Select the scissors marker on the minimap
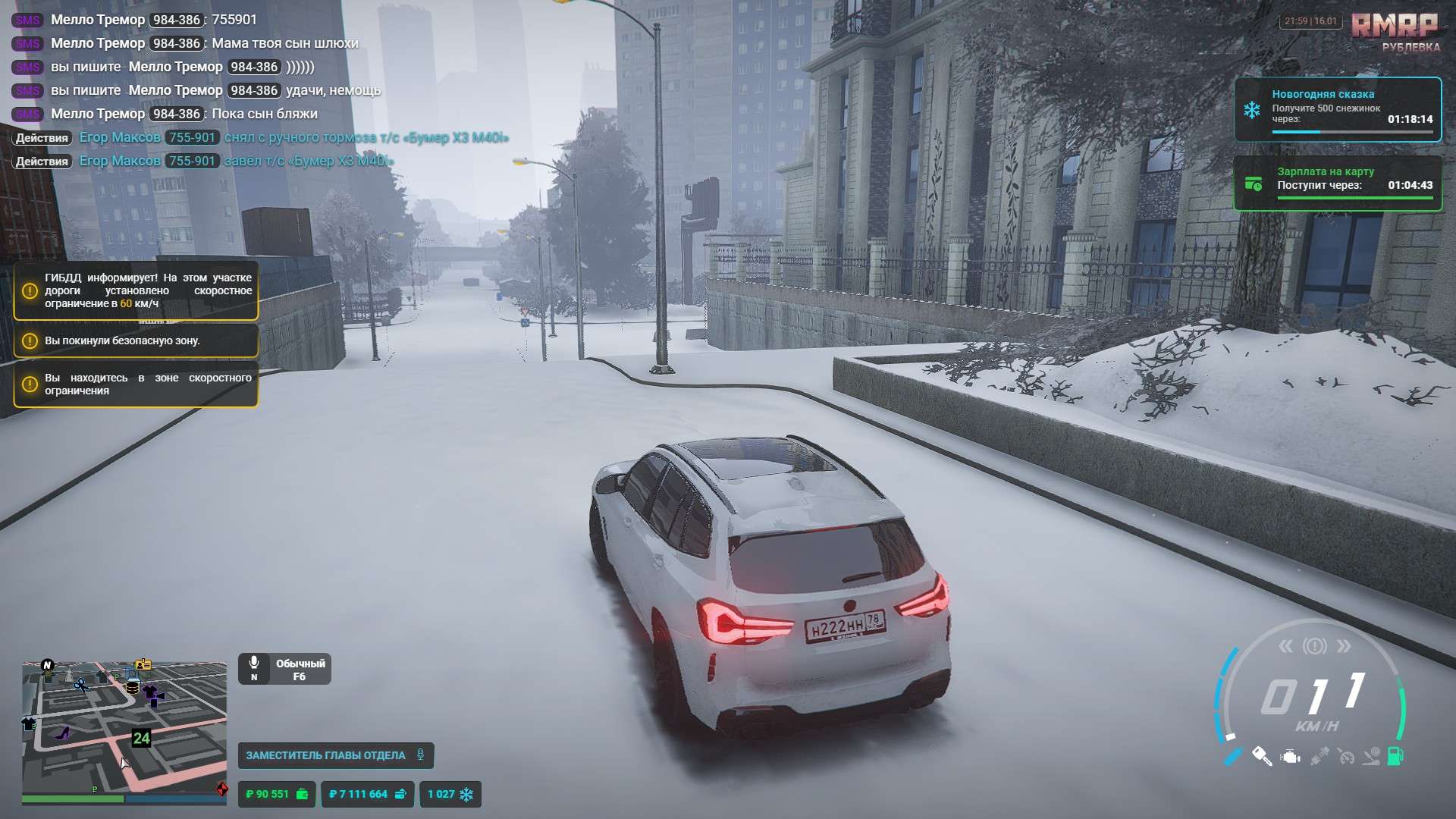 (x=80, y=685)
